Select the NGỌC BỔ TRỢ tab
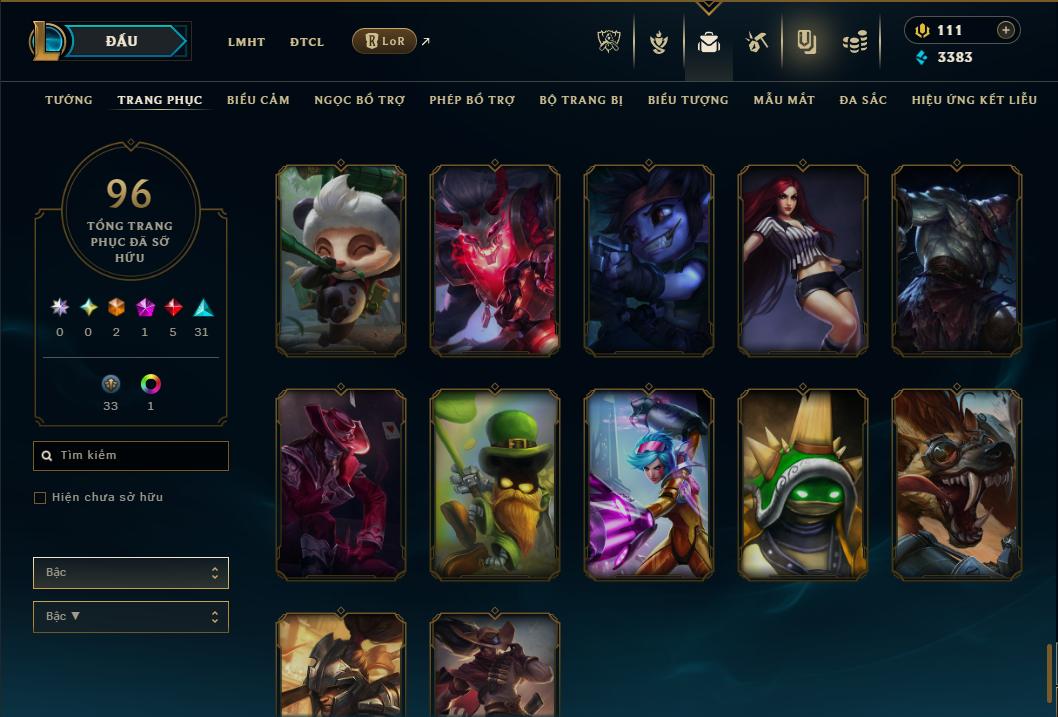Image resolution: width=1058 pixels, height=717 pixels. tap(359, 100)
